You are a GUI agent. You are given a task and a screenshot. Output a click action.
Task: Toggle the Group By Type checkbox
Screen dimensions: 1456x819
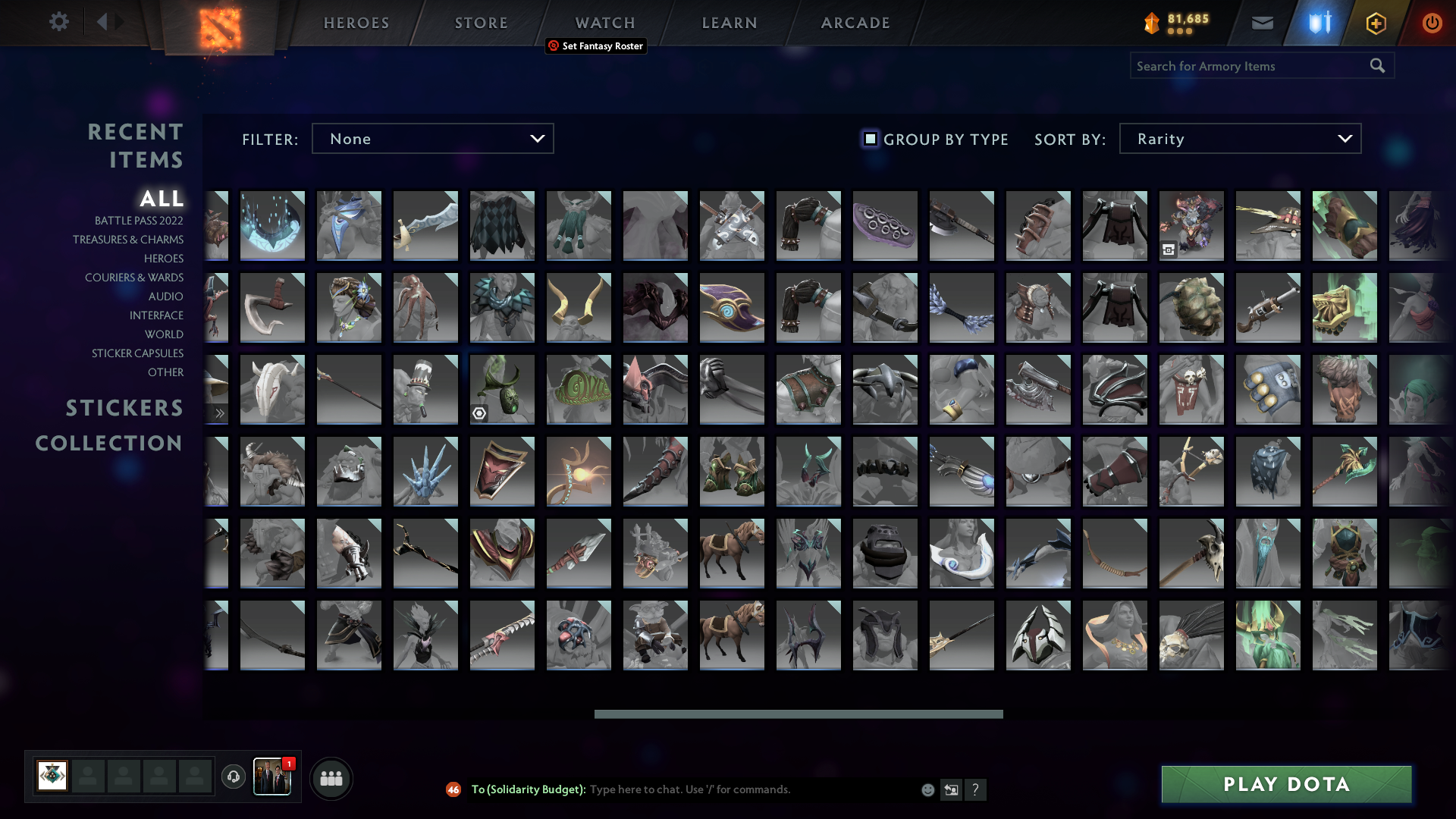click(869, 139)
